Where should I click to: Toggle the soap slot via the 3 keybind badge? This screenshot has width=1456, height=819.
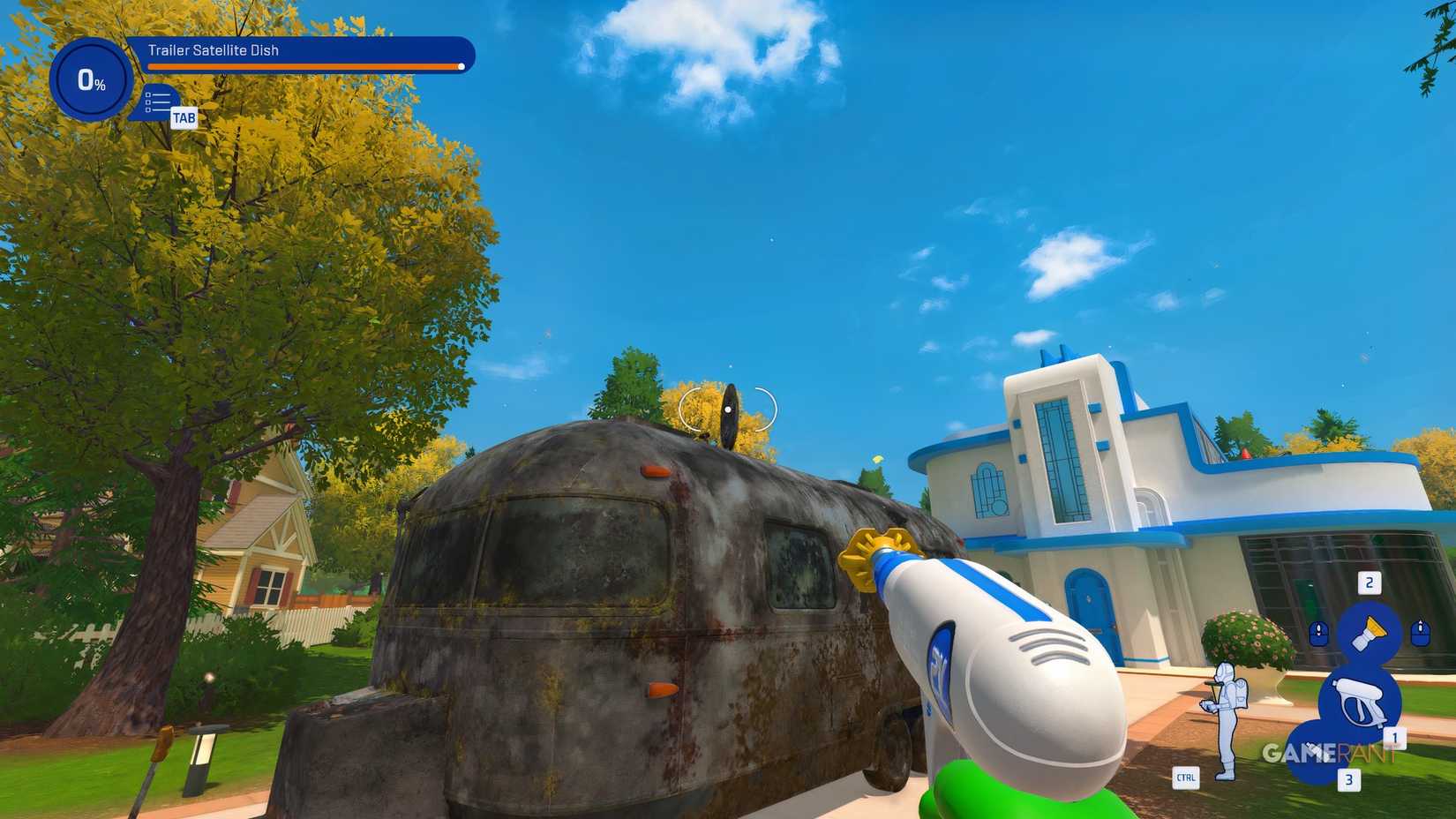pyautogui.click(x=1348, y=779)
